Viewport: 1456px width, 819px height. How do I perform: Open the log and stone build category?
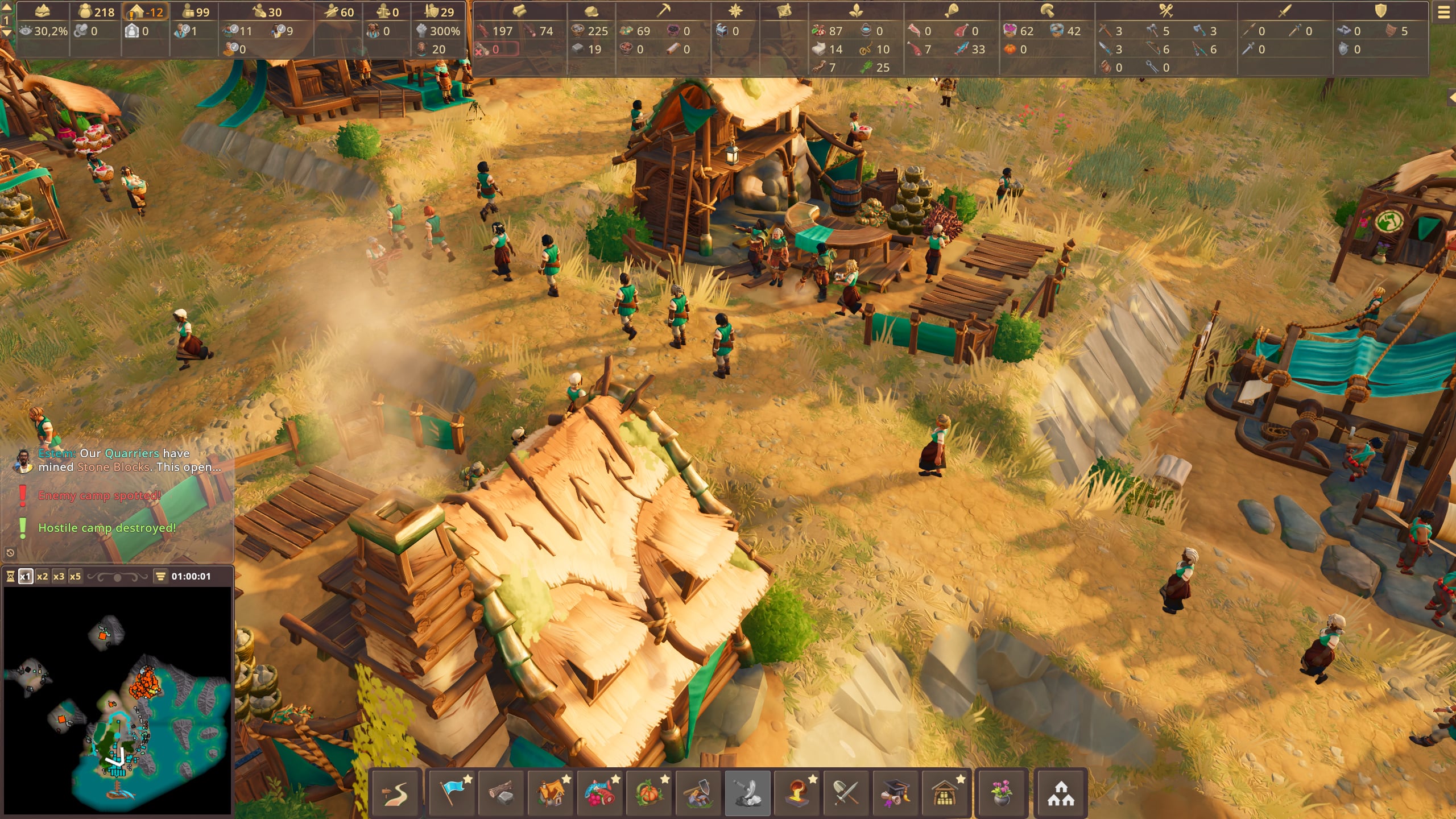click(x=502, y=793)
